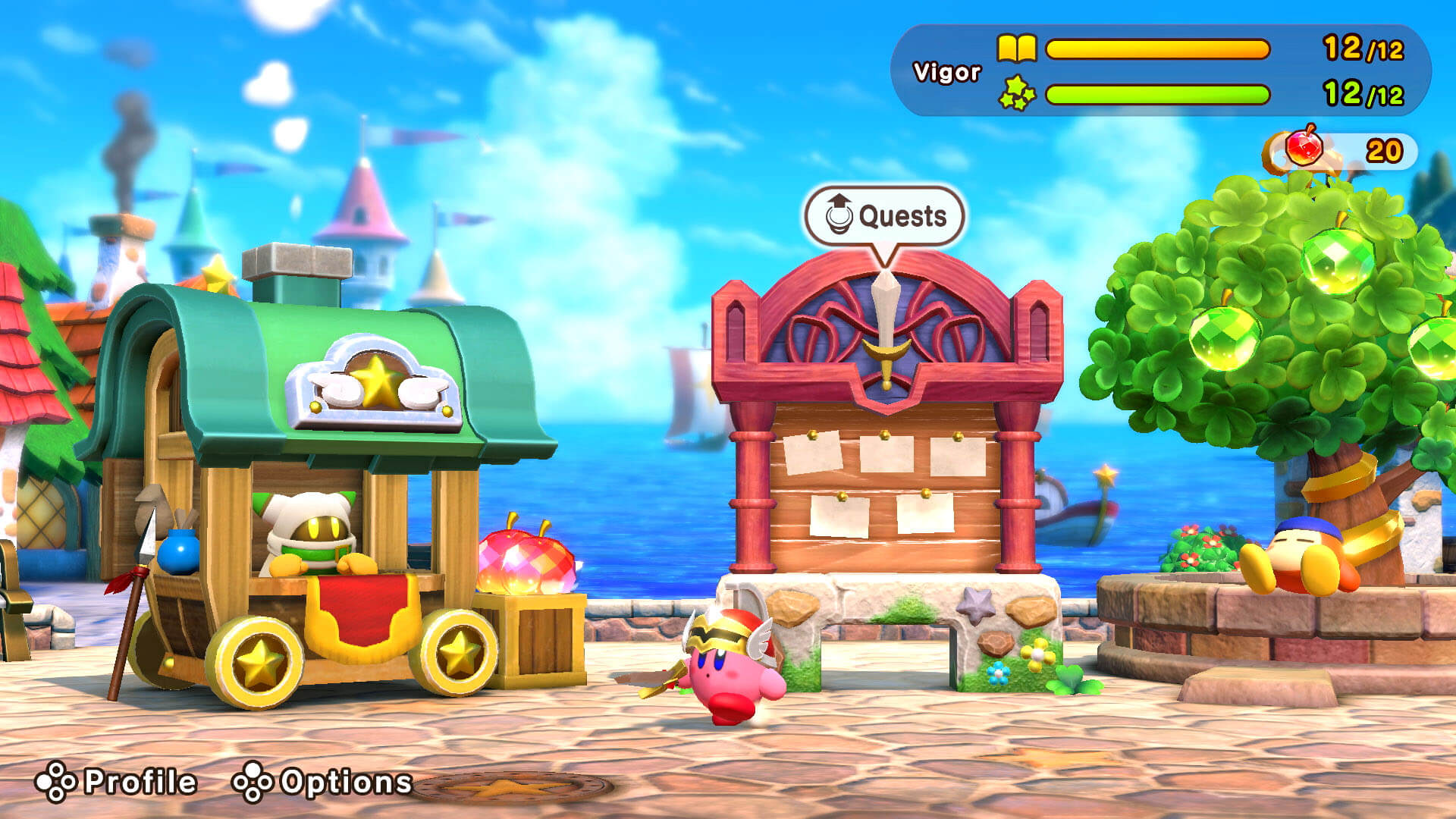Open the Profile screen

pyautogui.click(x=118, y=782)
